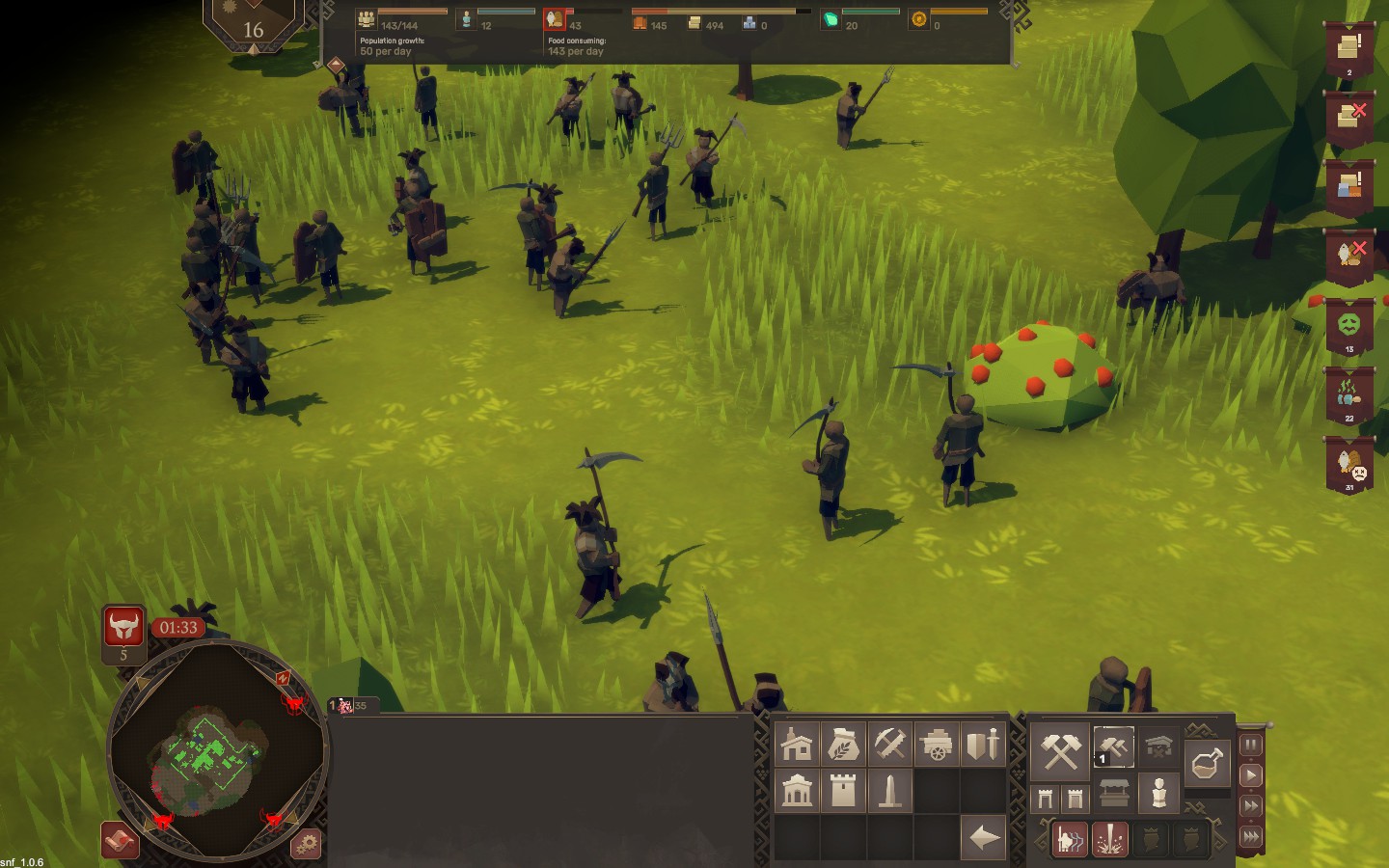Open the gear settings button by minimap

306,844
